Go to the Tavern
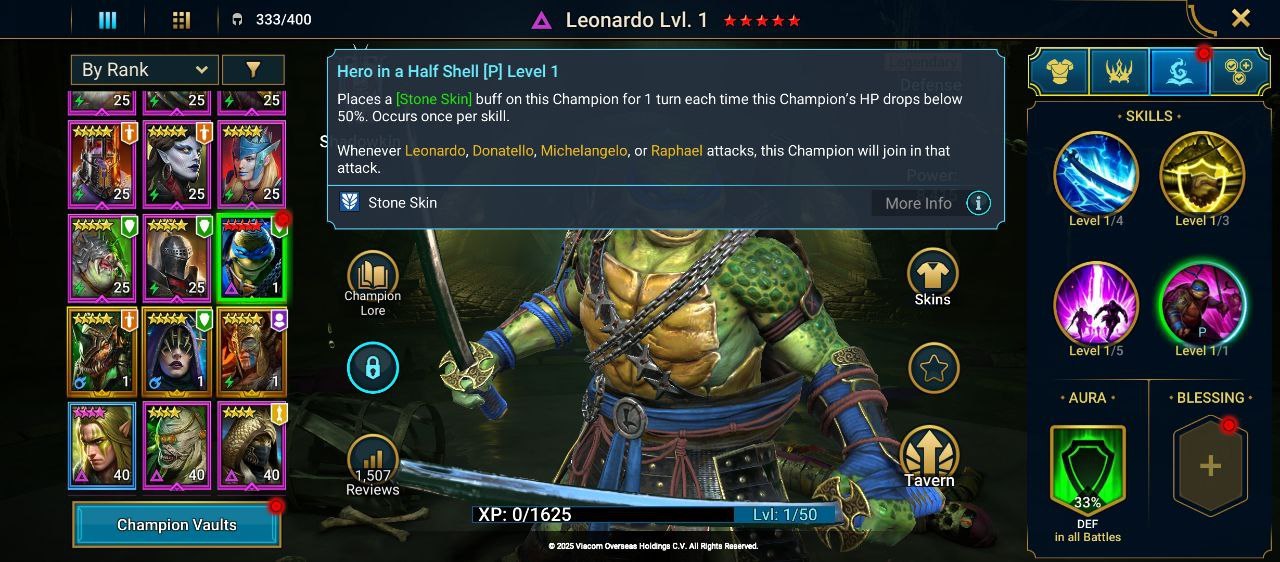This screenshot has height=562, width=1280. coord(930,458)
